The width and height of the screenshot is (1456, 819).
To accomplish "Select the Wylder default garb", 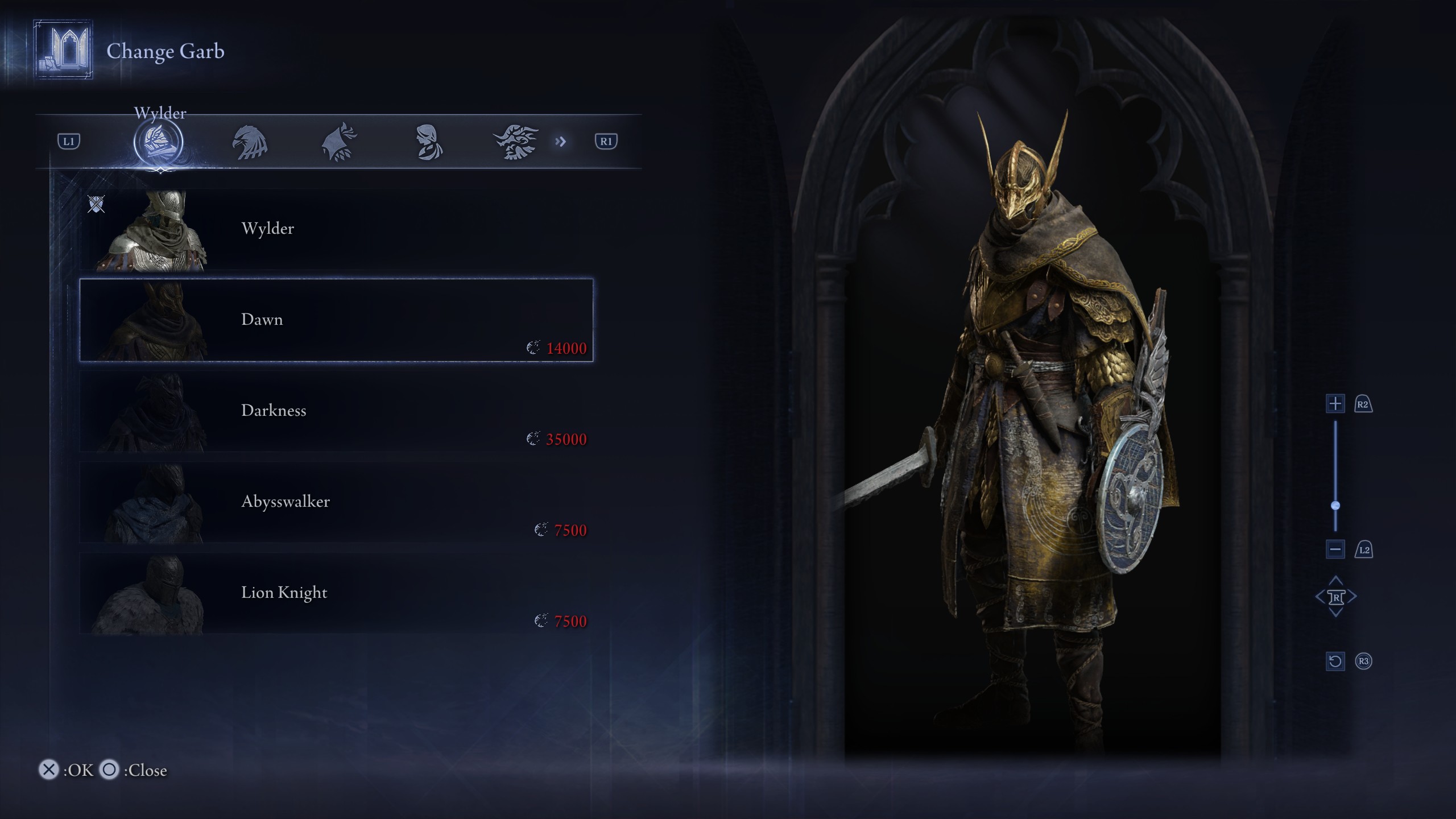I will (336, 229).
